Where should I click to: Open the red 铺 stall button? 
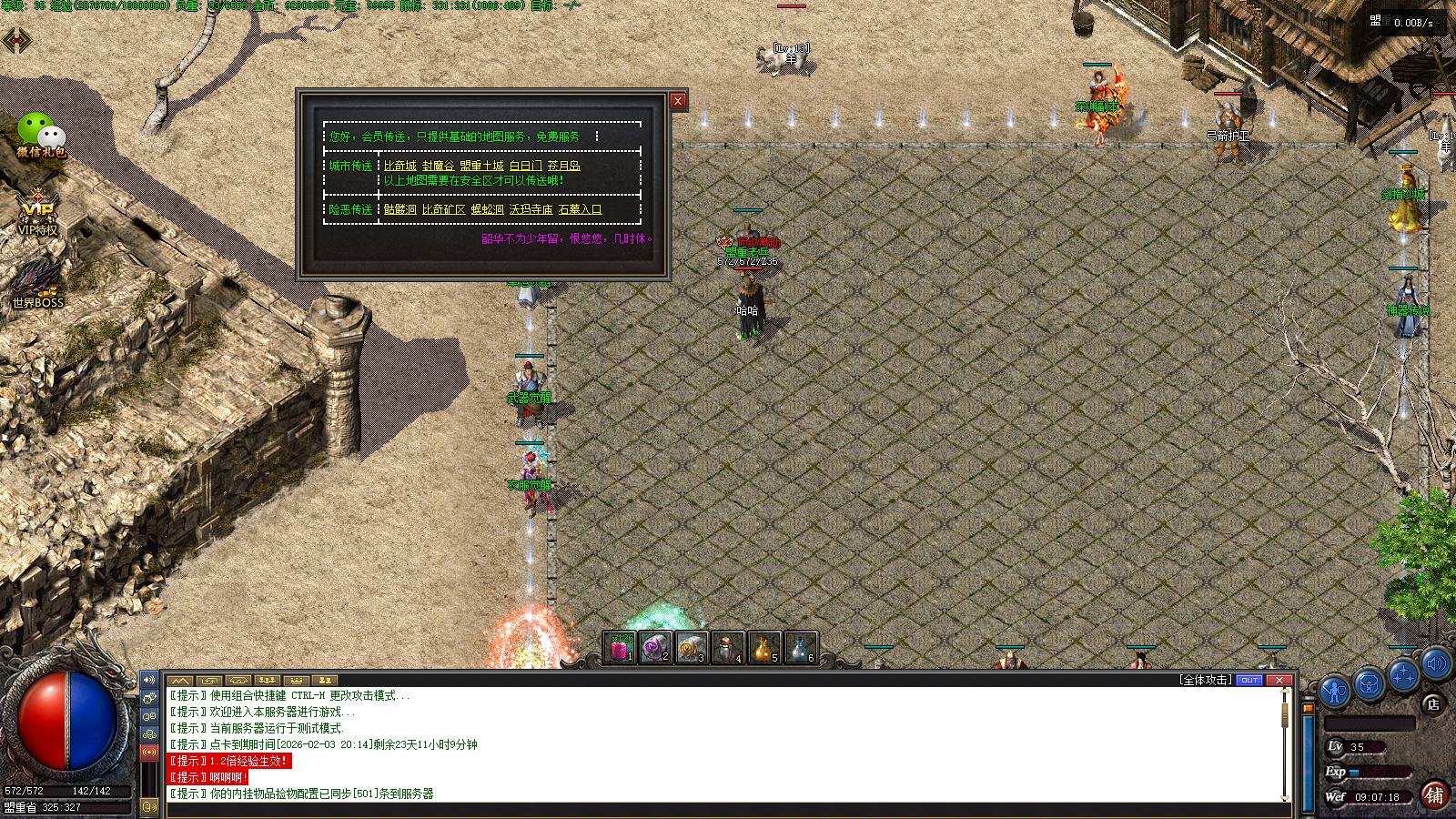pyautogui.click(x=1434, y=795)
